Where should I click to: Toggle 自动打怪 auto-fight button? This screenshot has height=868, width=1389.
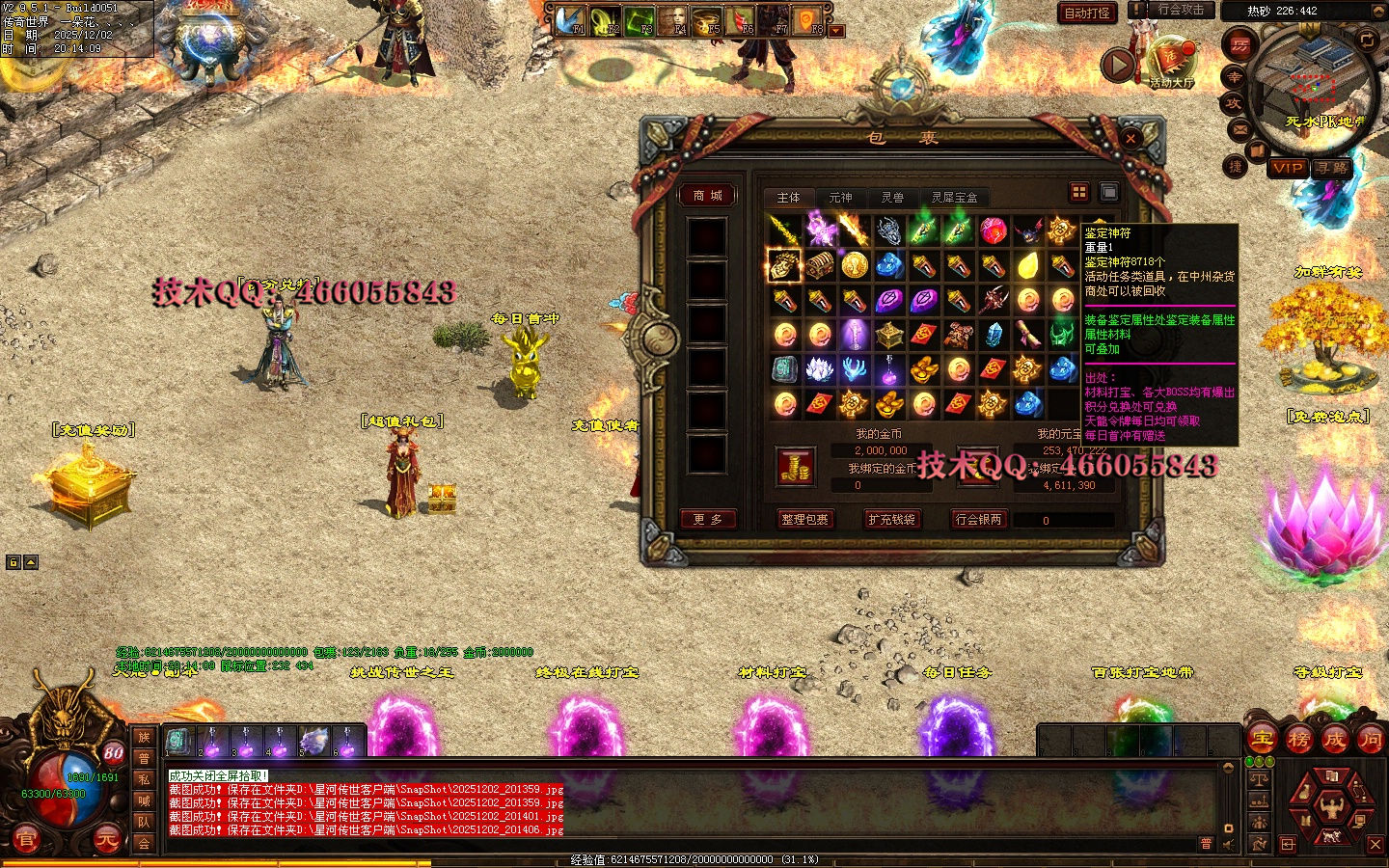pyautogui.click(x=1087, y=13)
